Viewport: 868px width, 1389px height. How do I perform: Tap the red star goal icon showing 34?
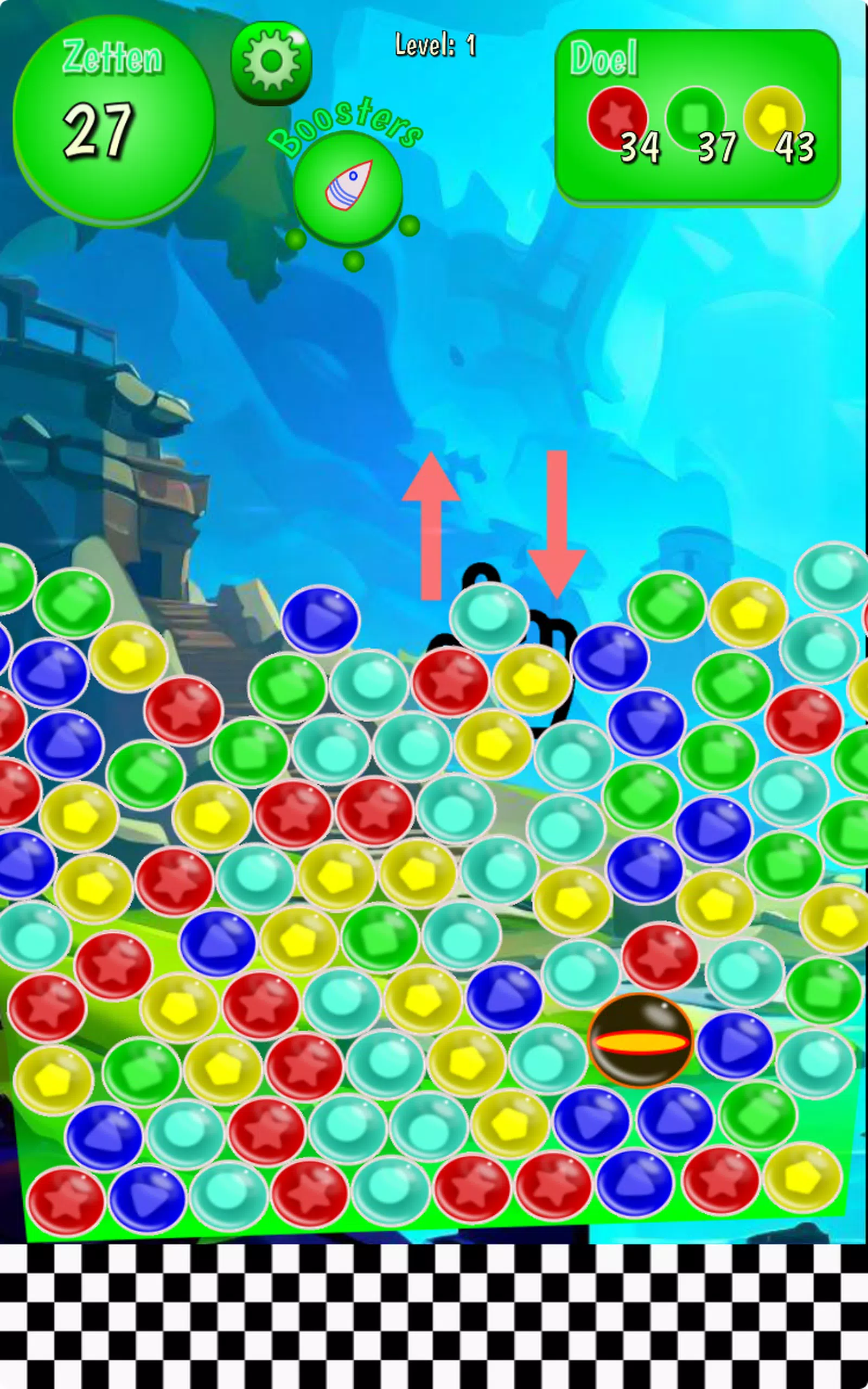pyautogui.click(x=618, y=117)
